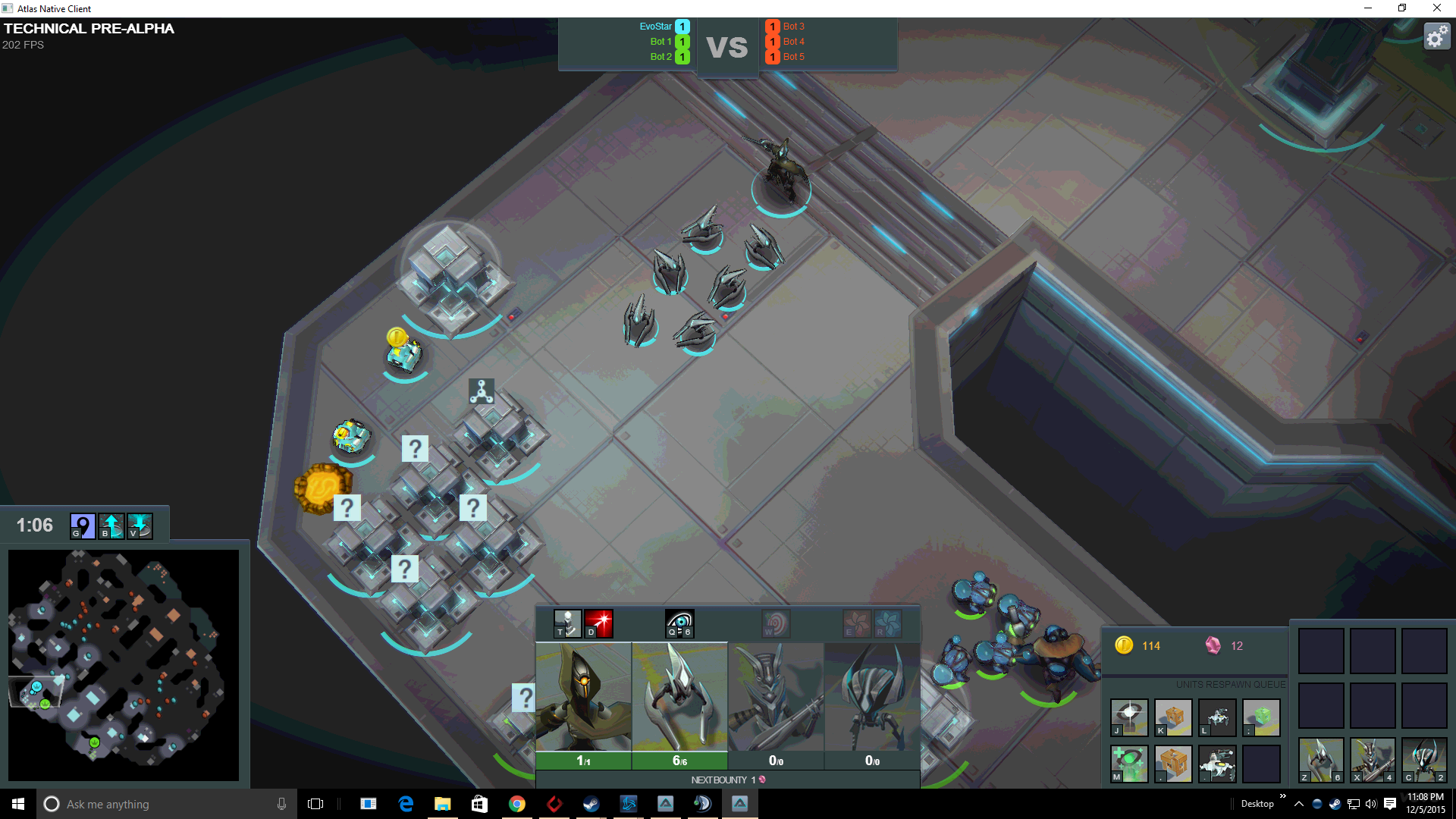This screenshot has height=819, width=1456.
Task: Select the glowing white orb ward item
Action: click(x=1129, y=717)
